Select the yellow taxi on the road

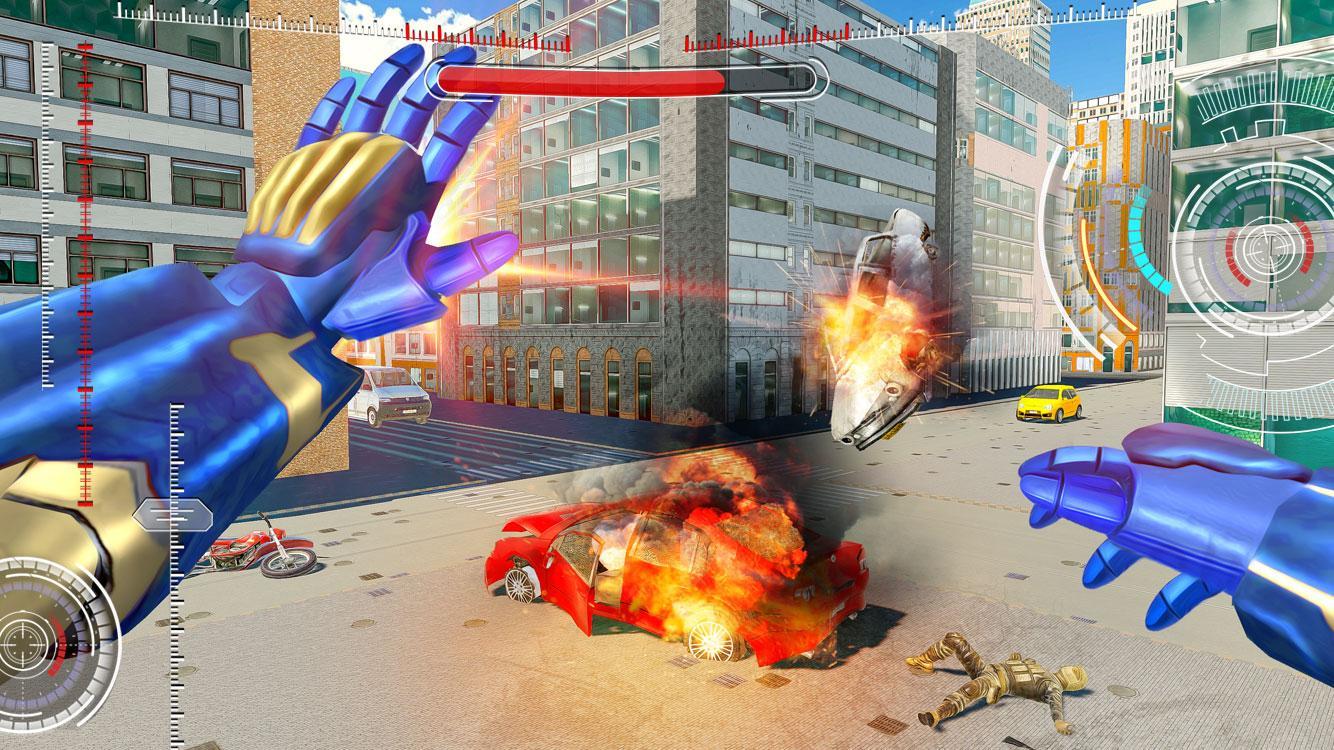(1047, 404)
